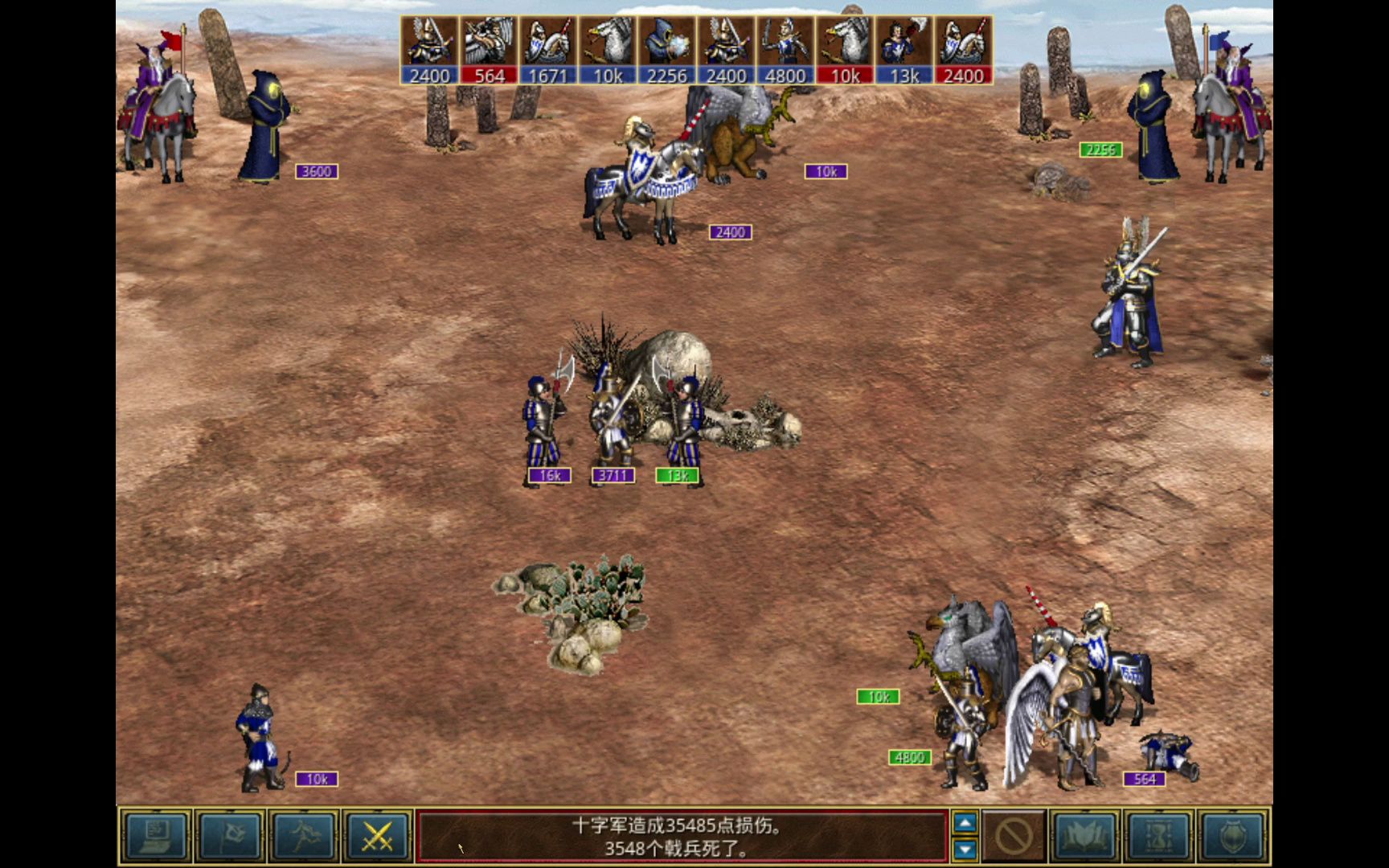The width and height of the screenshot is (1389, 868).
Task: Choose the halberdier portrait marked 13k
Action: click(904, 50)
